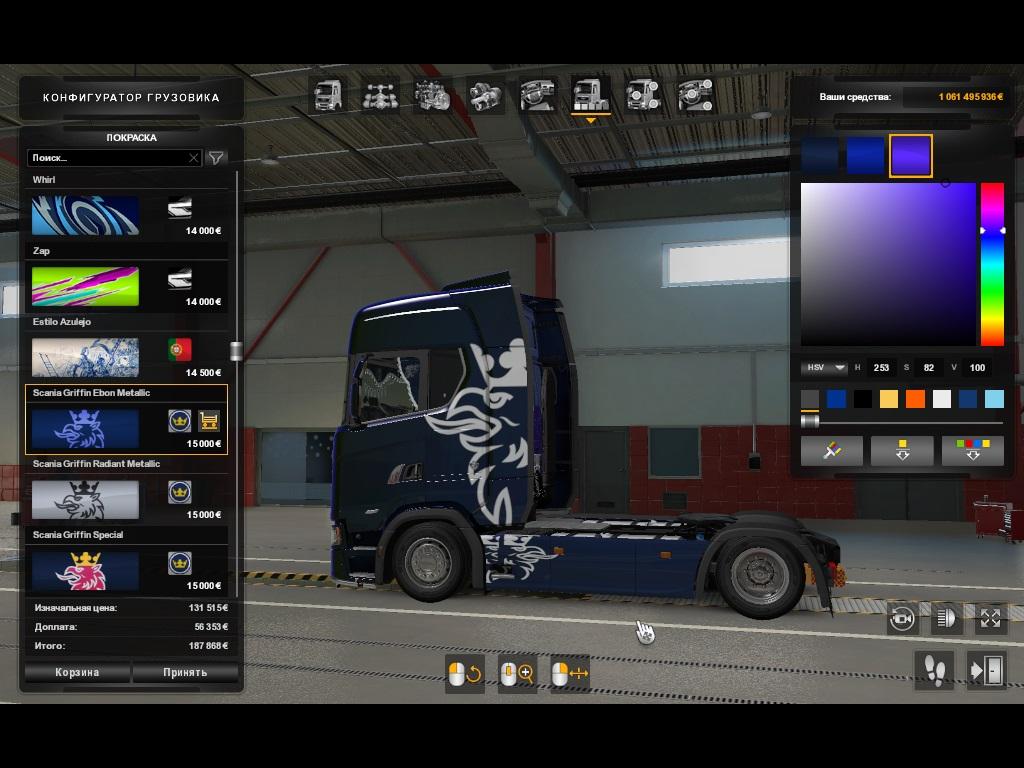Image resolution: width=1024 pixels, height=768 pixels.
Task: Exit the configurator via door icon
Action: point(986,670)
